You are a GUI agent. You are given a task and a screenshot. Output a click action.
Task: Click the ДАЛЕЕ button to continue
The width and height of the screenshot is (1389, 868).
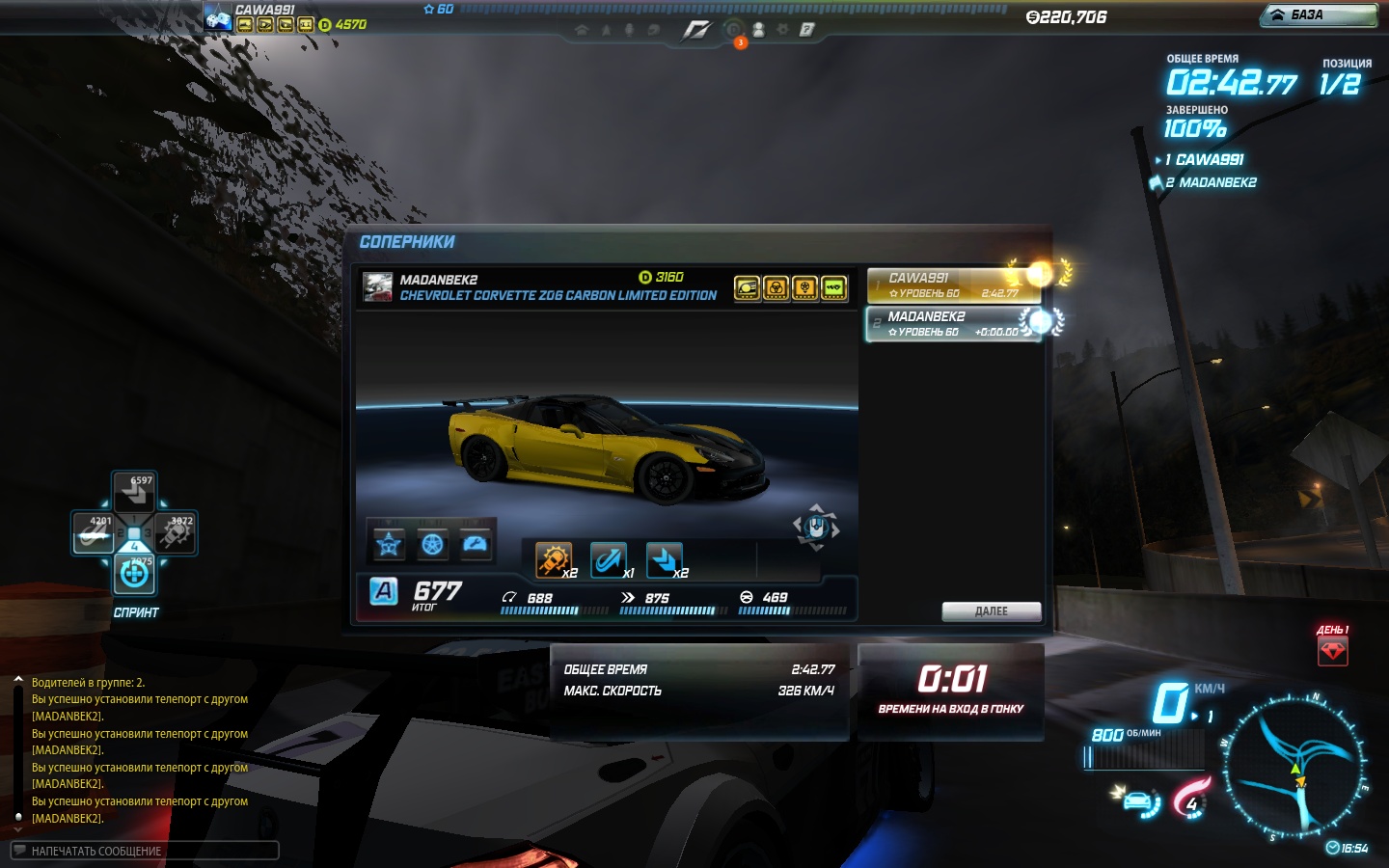(991, 611)
